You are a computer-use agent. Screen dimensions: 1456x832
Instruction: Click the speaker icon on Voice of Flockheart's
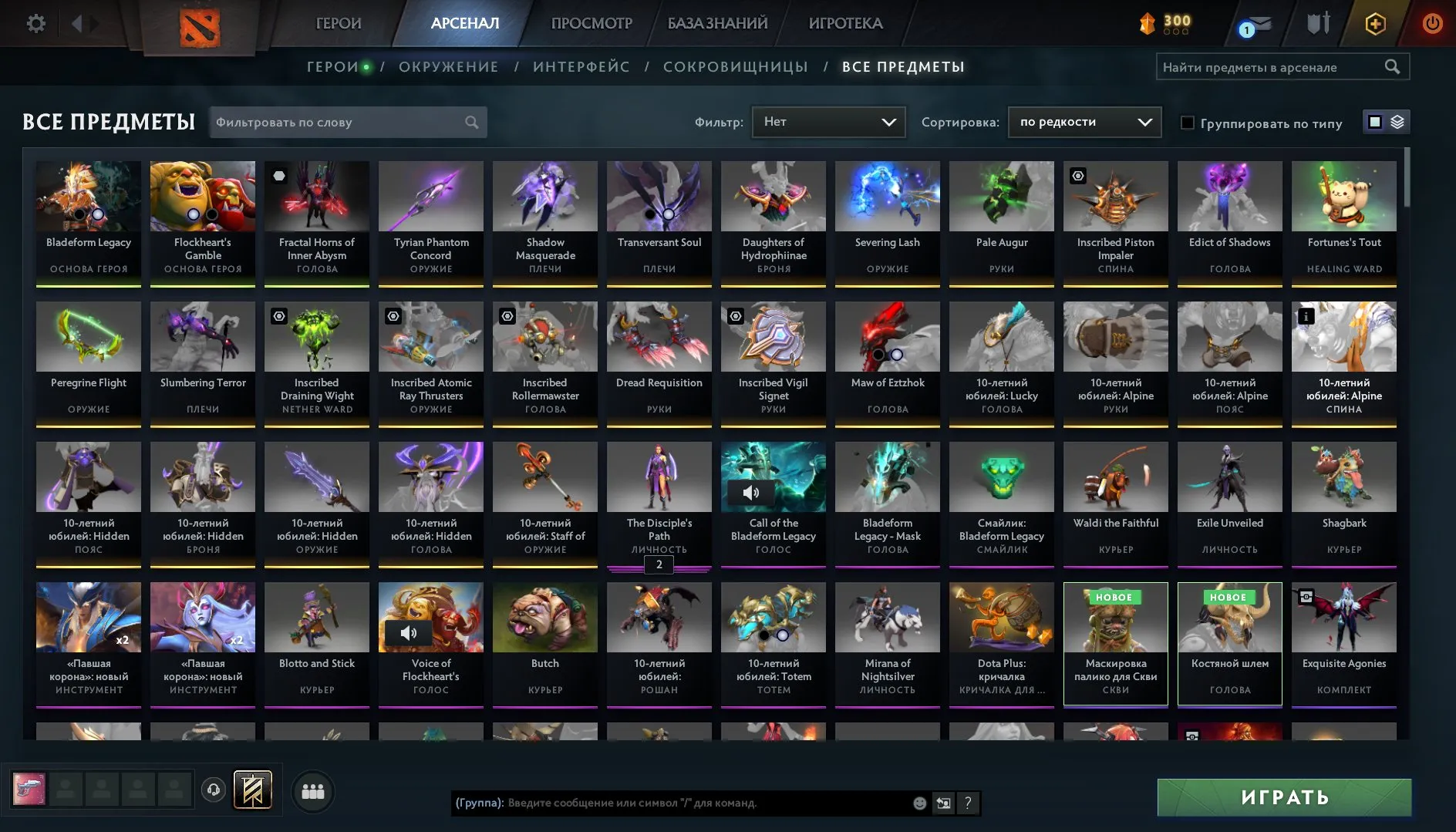pyautogui.click(x=409, y=632)
